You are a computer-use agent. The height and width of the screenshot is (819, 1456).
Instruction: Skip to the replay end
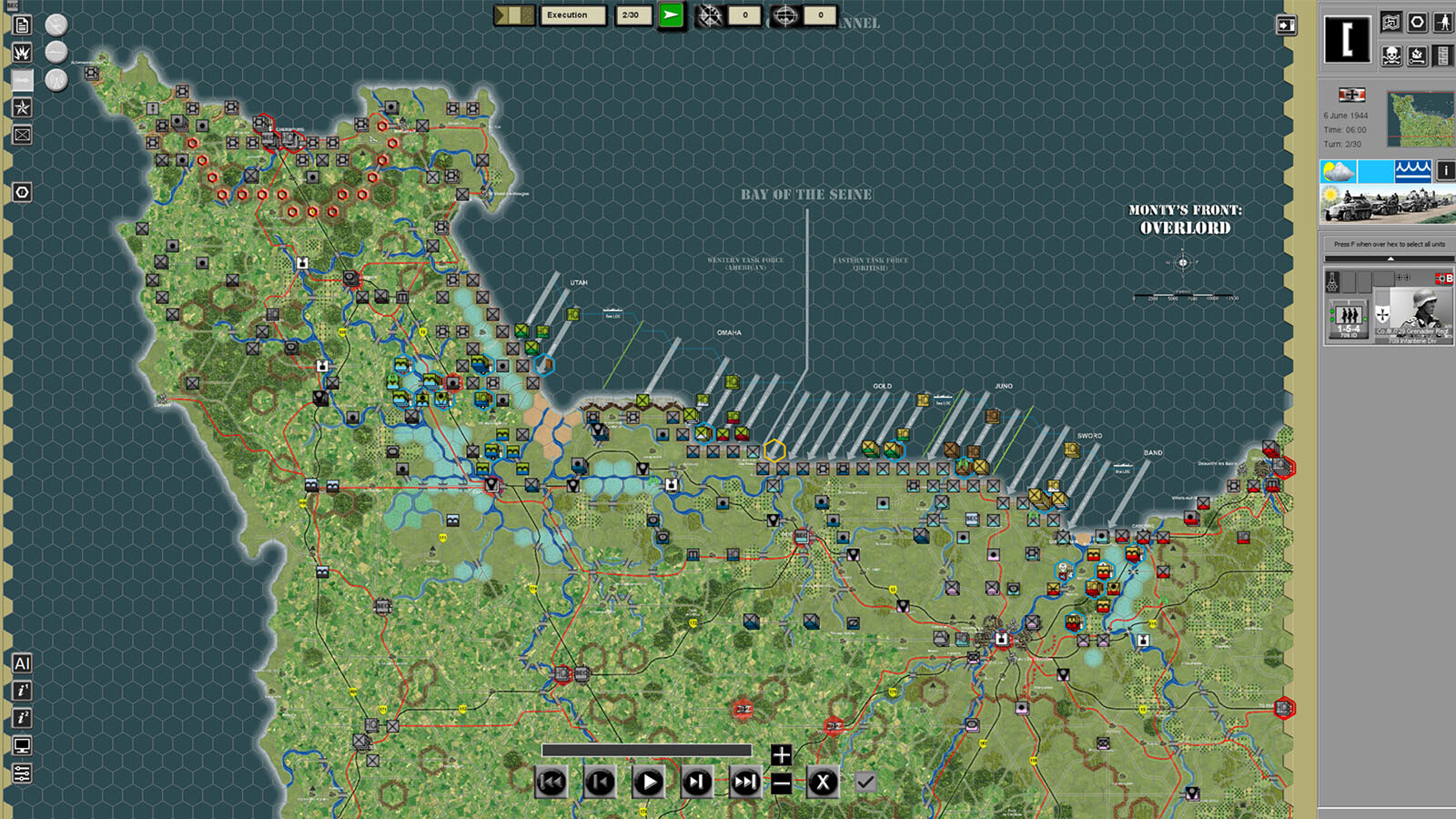744,782
